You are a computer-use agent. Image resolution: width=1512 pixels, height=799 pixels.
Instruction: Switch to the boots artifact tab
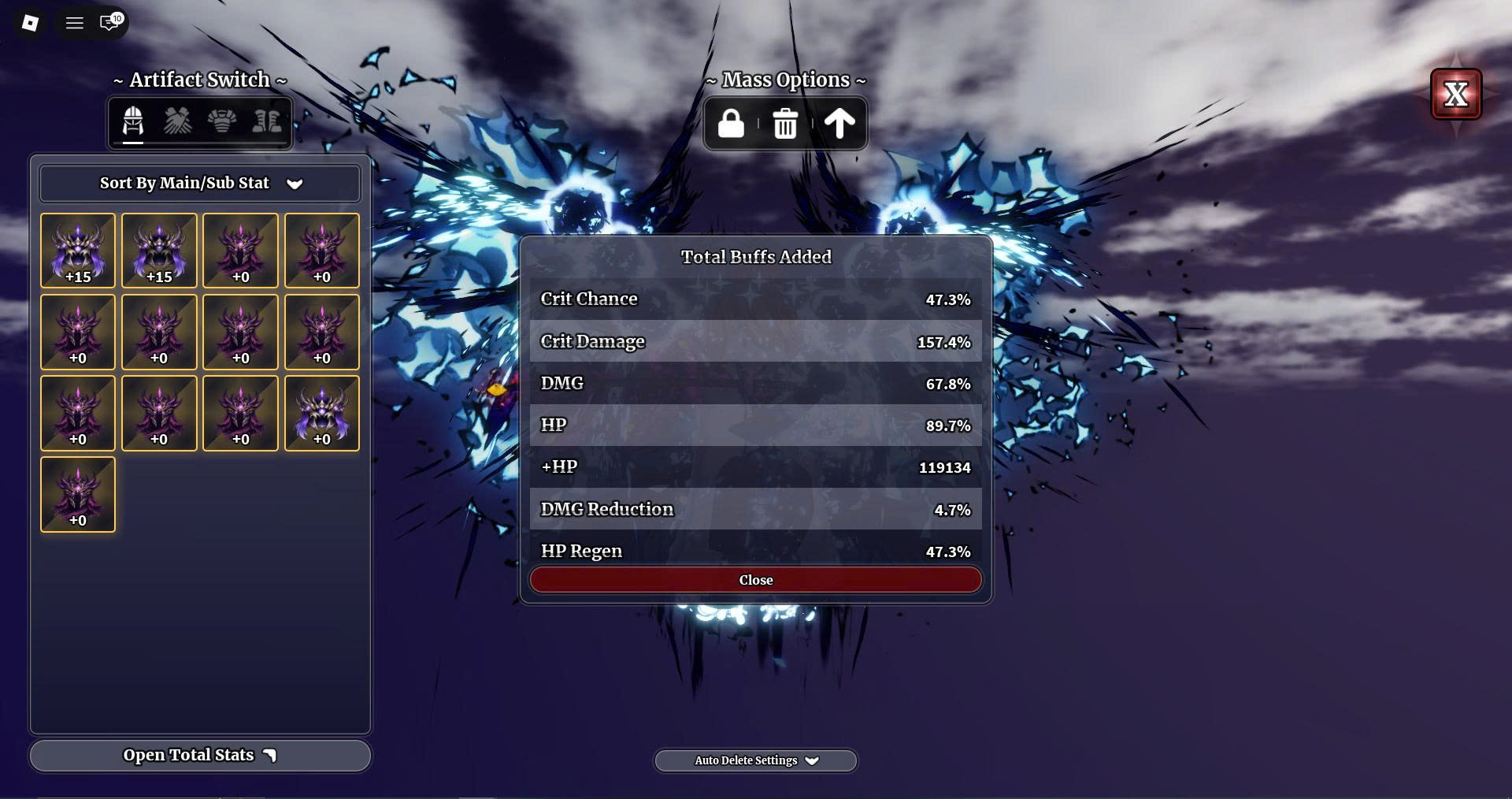(266, 122)
